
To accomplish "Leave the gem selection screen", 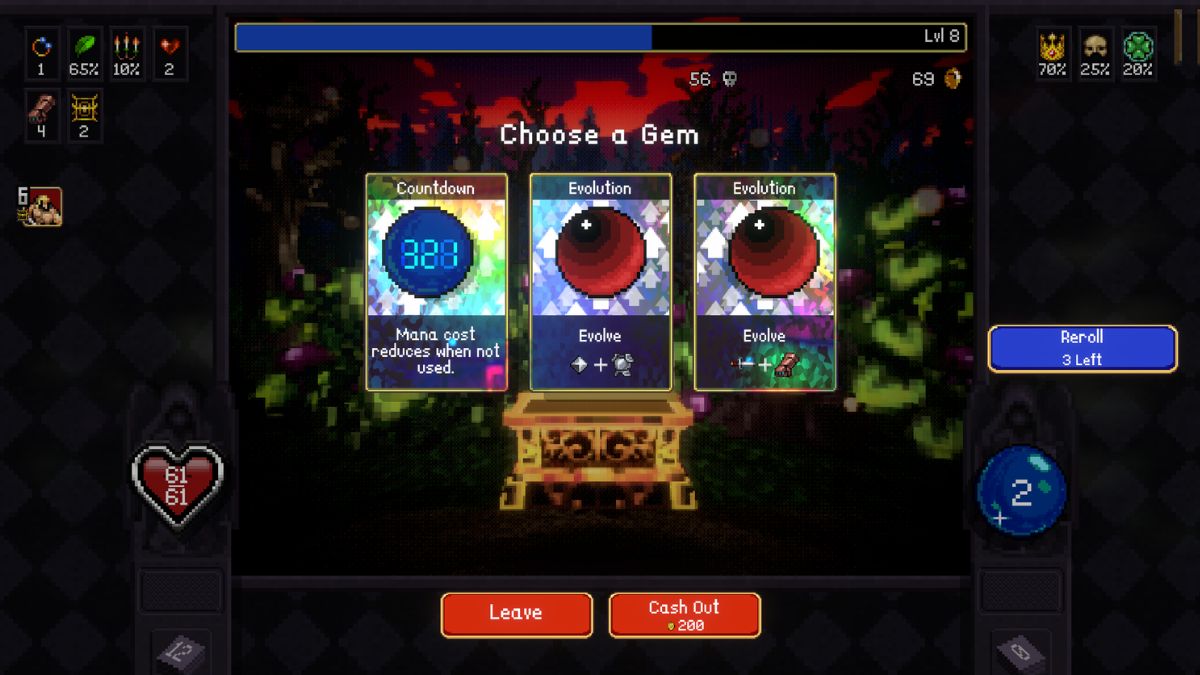I will pyautogui.click(x=516, y=614).
